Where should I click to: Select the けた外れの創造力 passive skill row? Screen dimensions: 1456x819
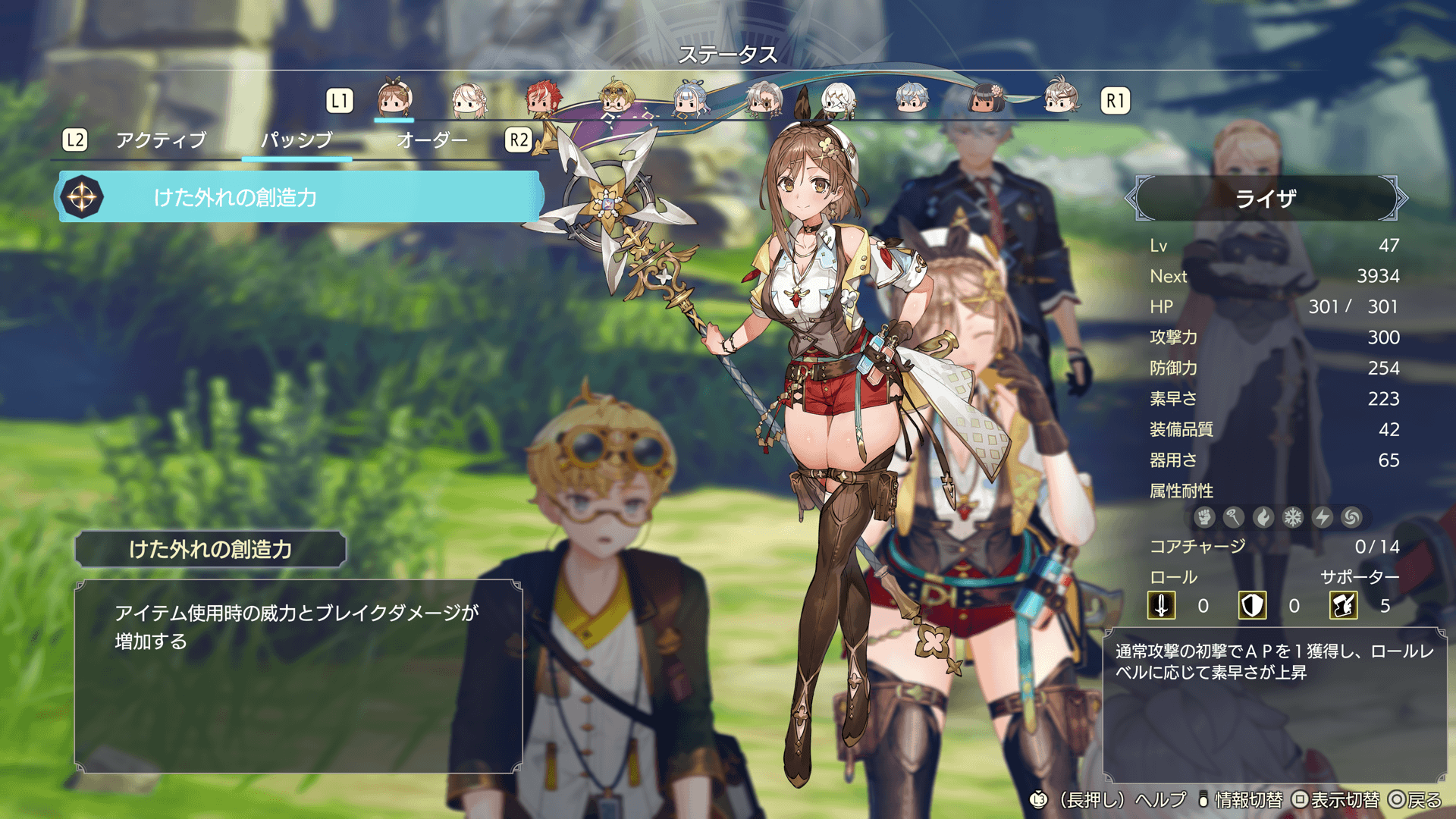pos(301,197)
